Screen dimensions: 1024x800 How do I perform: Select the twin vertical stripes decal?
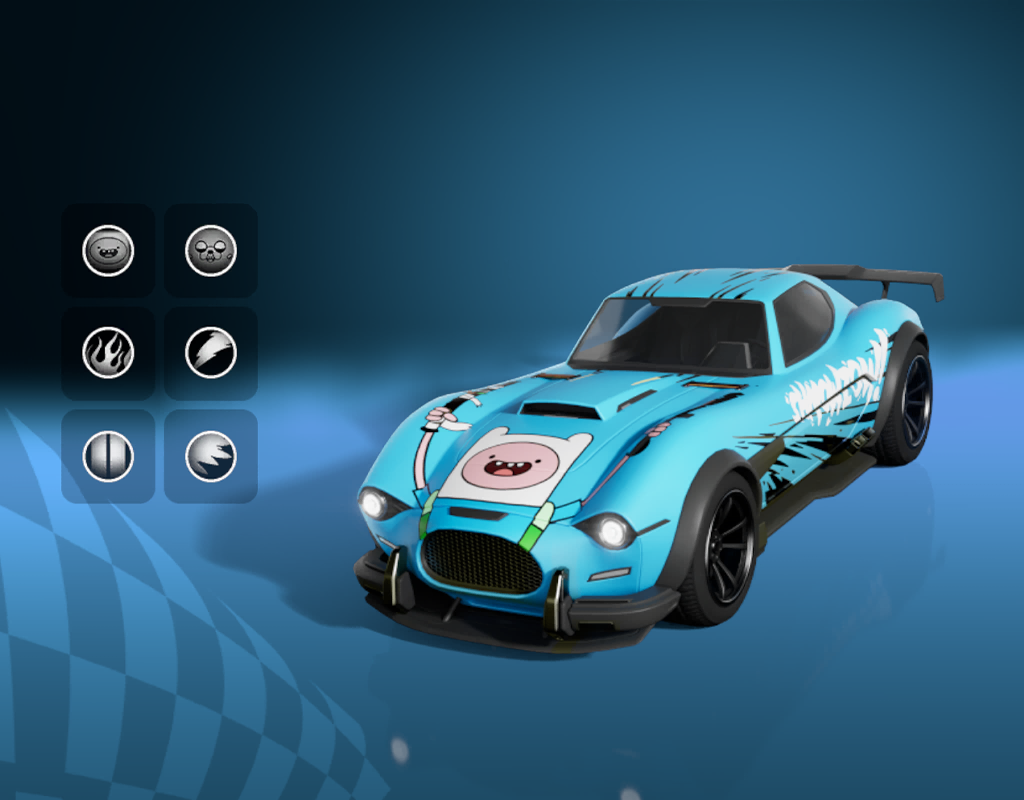[x=108, y=456]
